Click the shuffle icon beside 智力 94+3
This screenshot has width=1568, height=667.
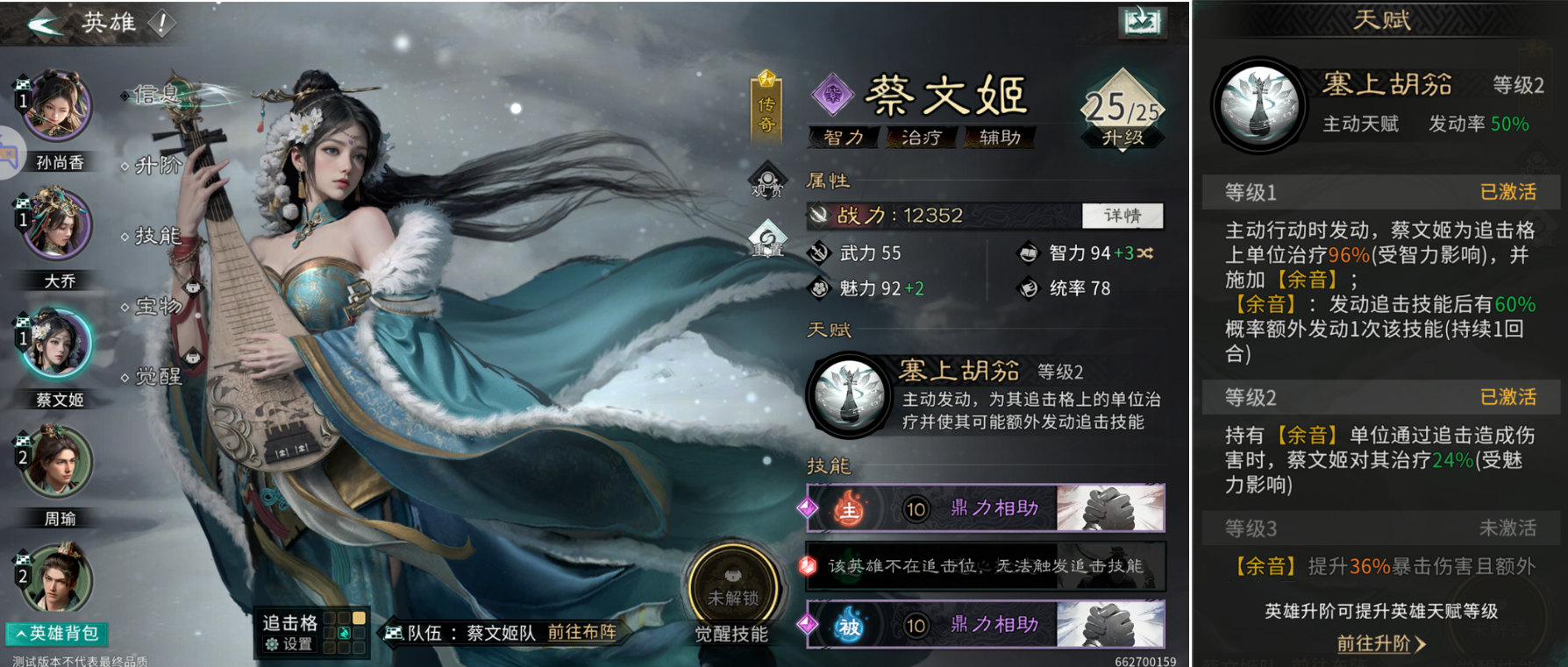tap(1144, 253)
